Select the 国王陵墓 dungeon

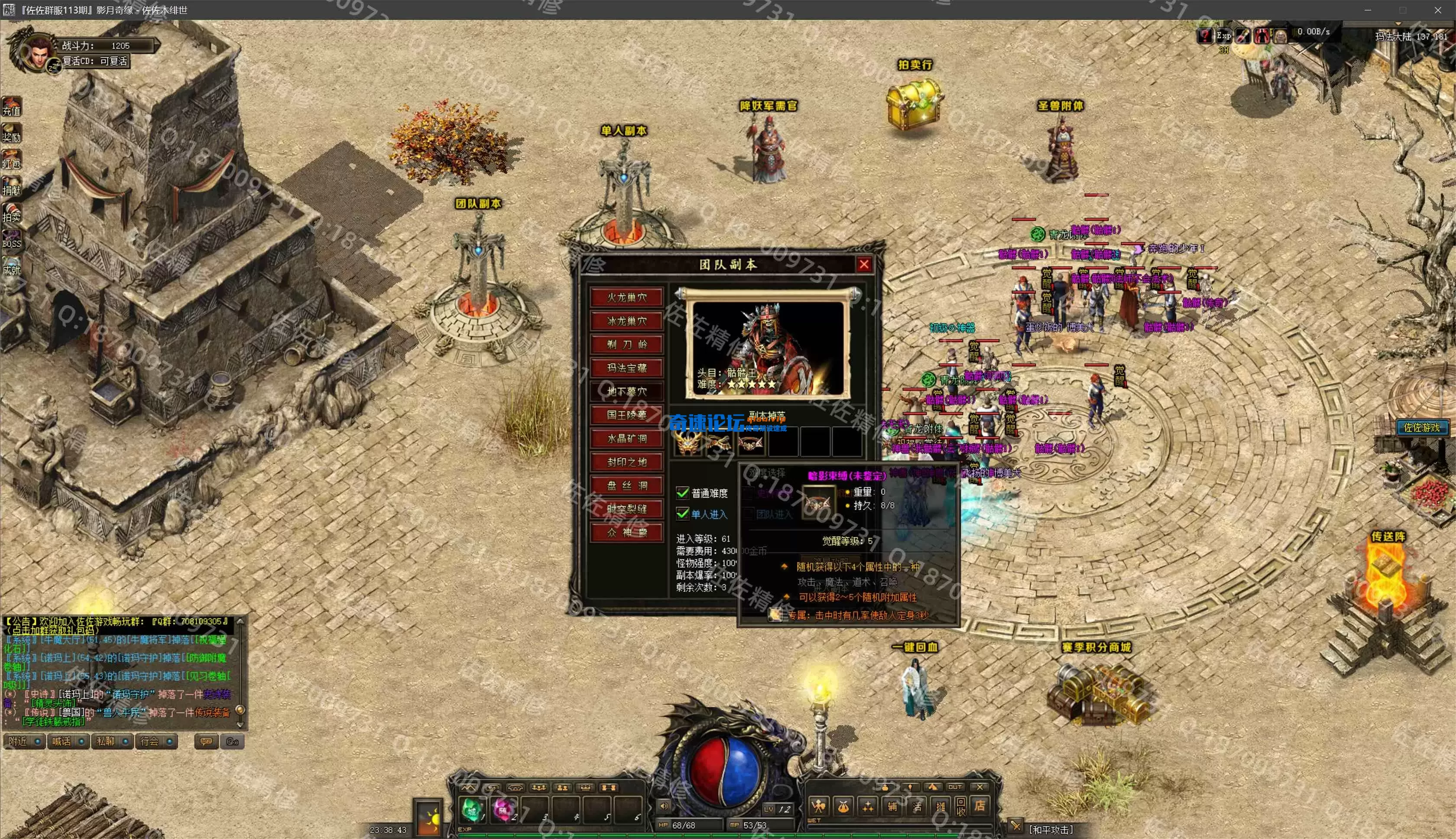(627, 415)
